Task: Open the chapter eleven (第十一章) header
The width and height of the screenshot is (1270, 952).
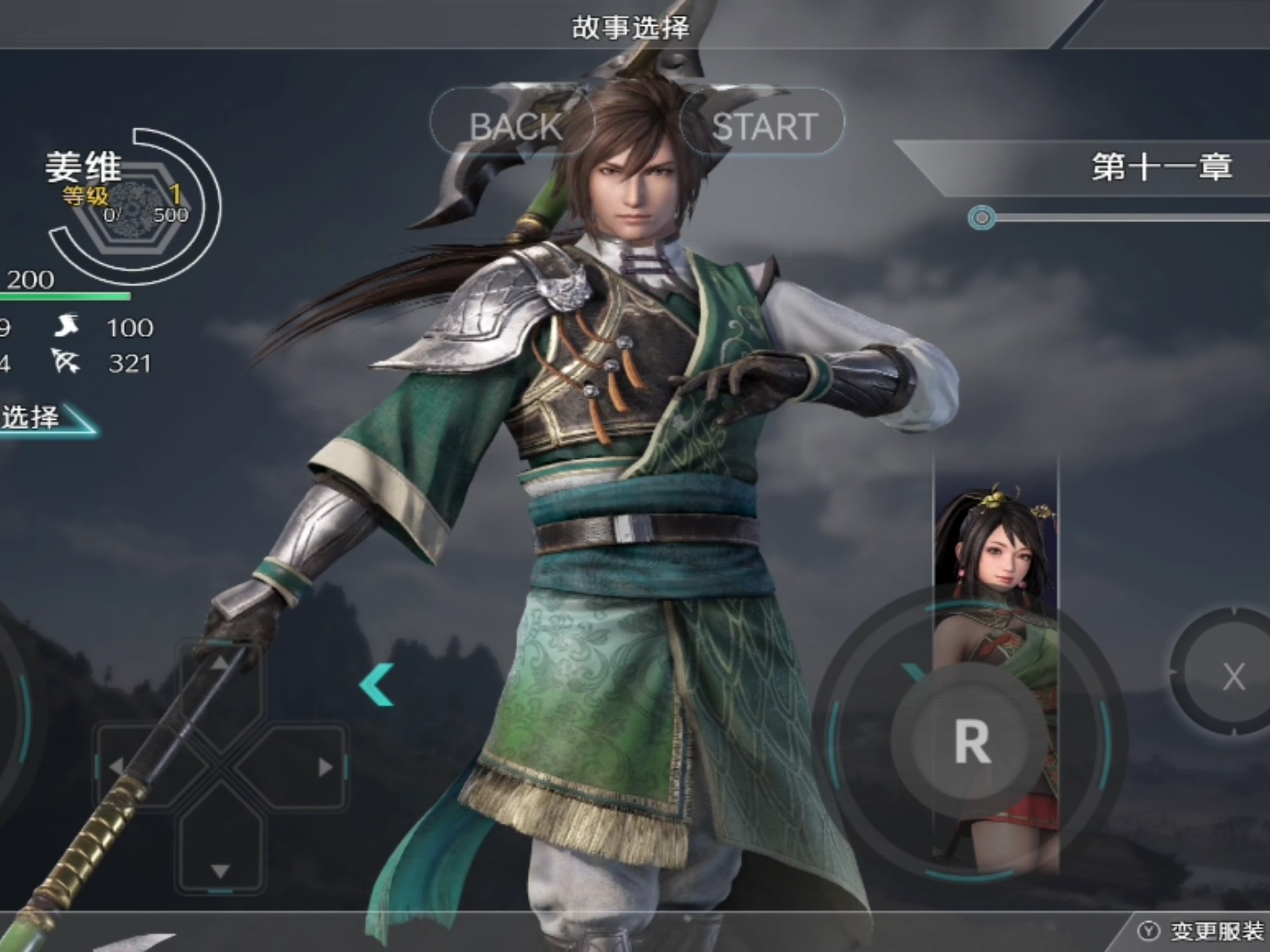Action: tap(1161, 167)
